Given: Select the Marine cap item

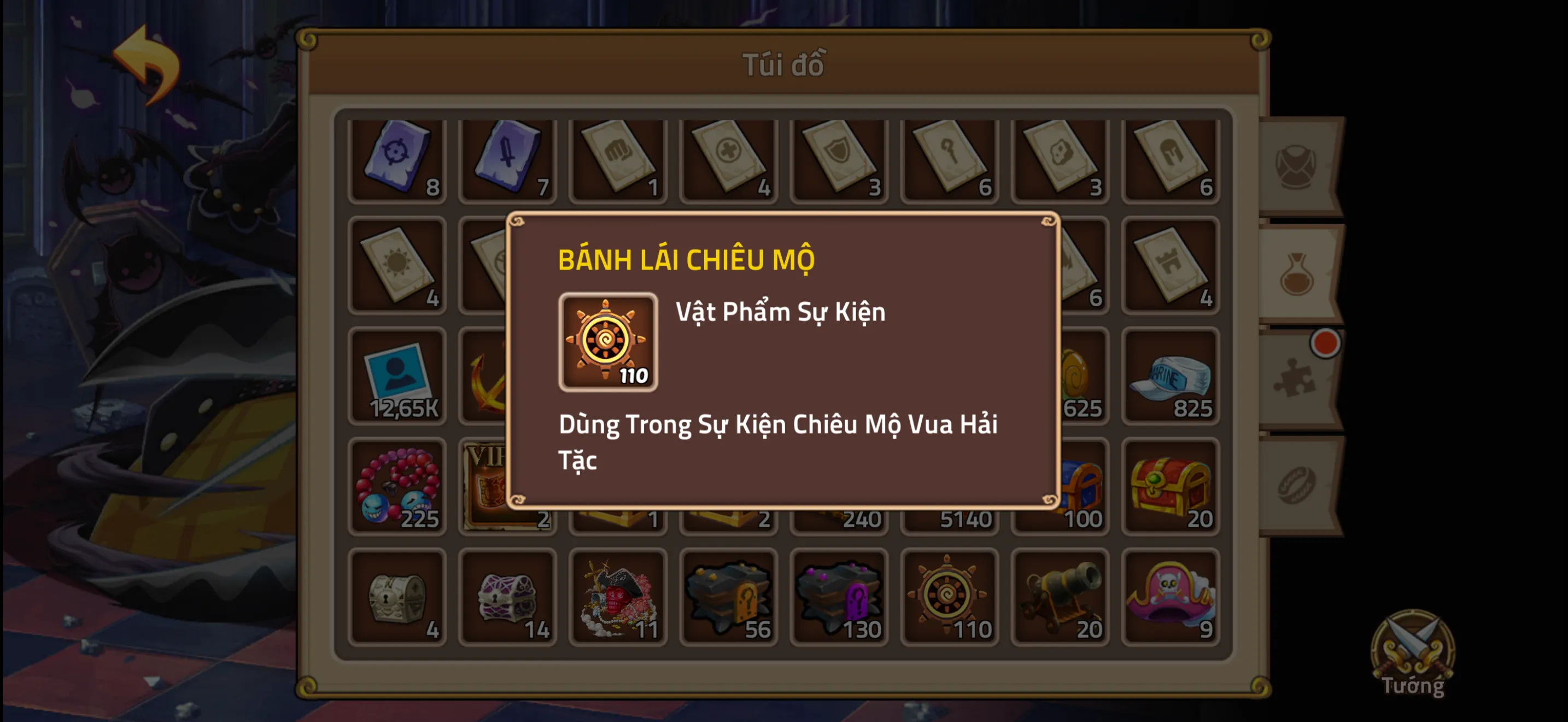Looking at the screenshot, I should point(1170,376).
